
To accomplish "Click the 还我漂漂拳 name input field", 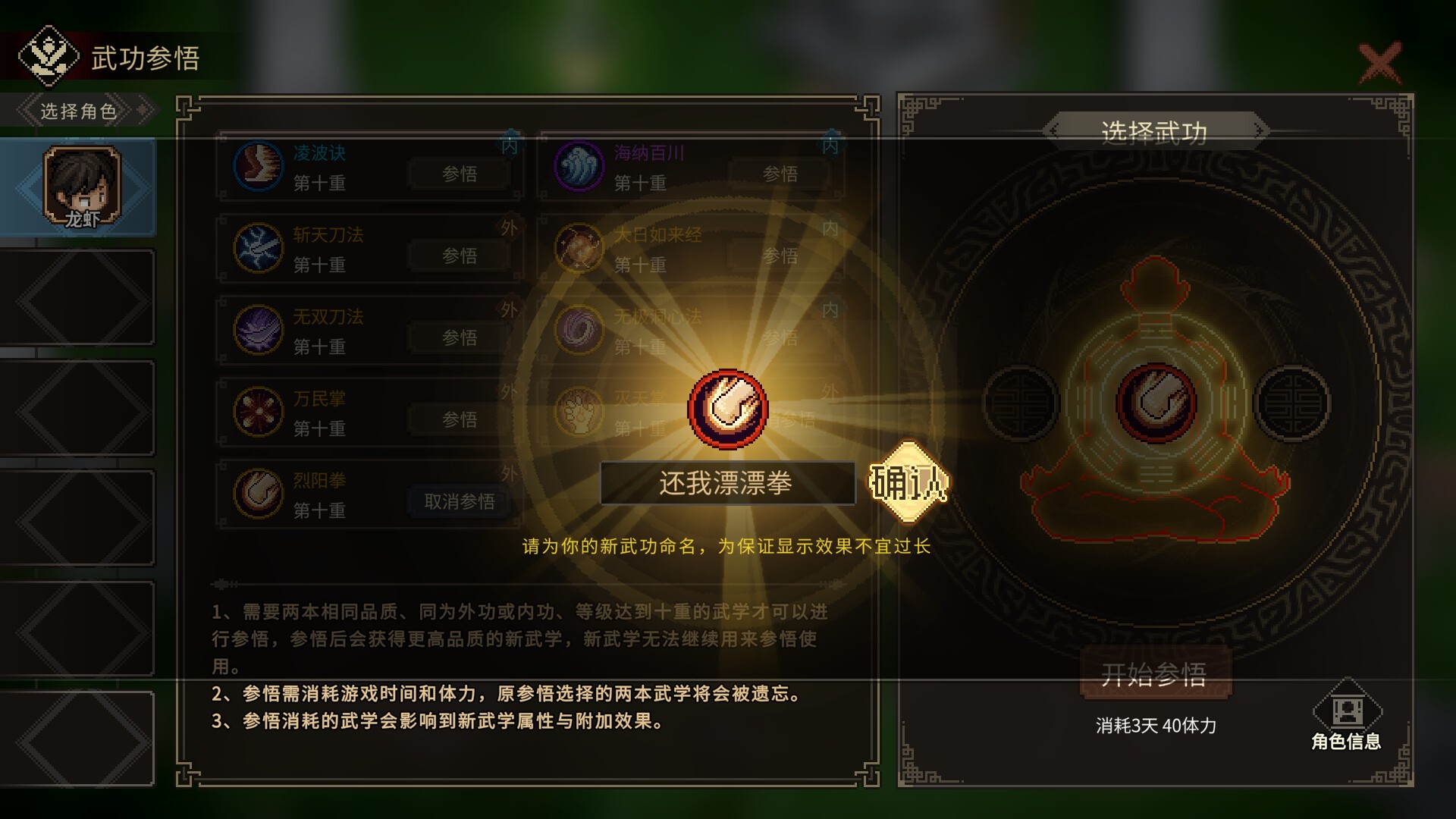I will point(726,483).
